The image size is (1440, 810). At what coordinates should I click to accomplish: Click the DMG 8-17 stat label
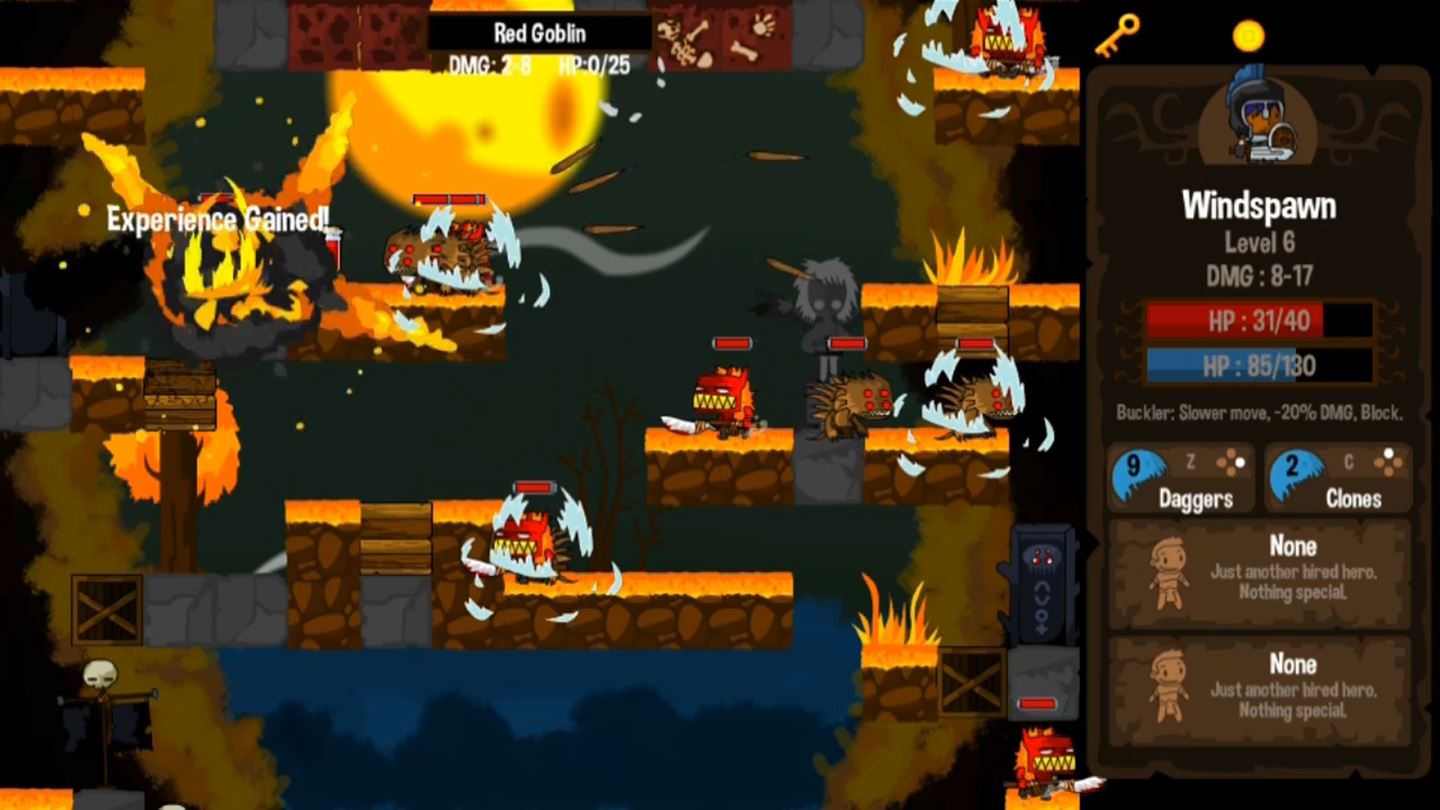[x=1259, y=268]
